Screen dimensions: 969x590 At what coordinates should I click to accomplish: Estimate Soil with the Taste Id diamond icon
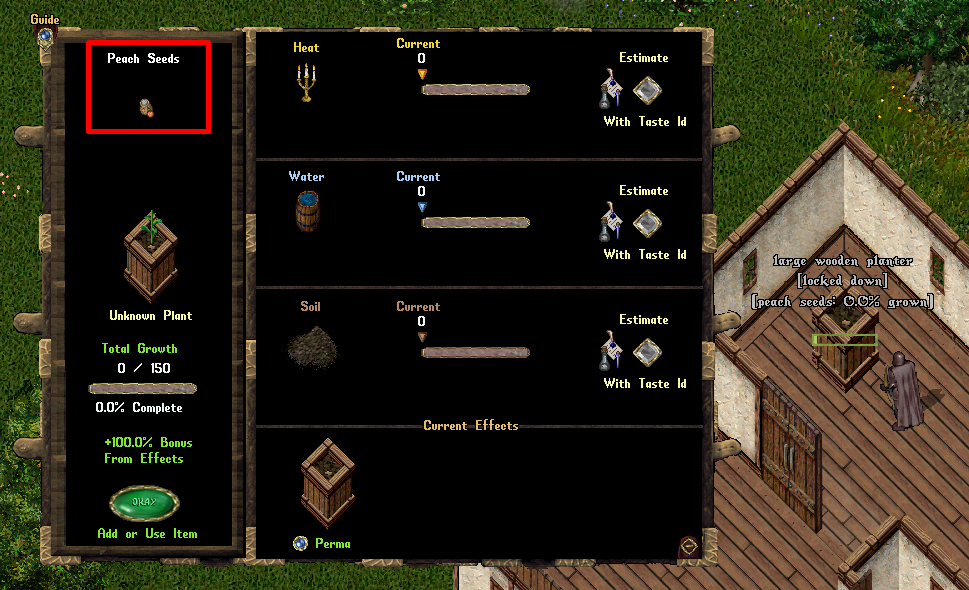650,351
